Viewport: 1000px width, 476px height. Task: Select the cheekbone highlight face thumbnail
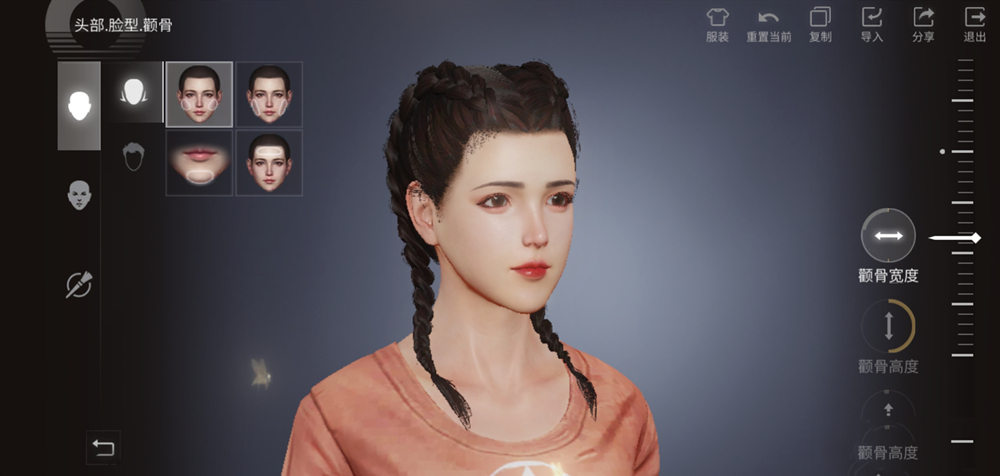click(199, 94)
